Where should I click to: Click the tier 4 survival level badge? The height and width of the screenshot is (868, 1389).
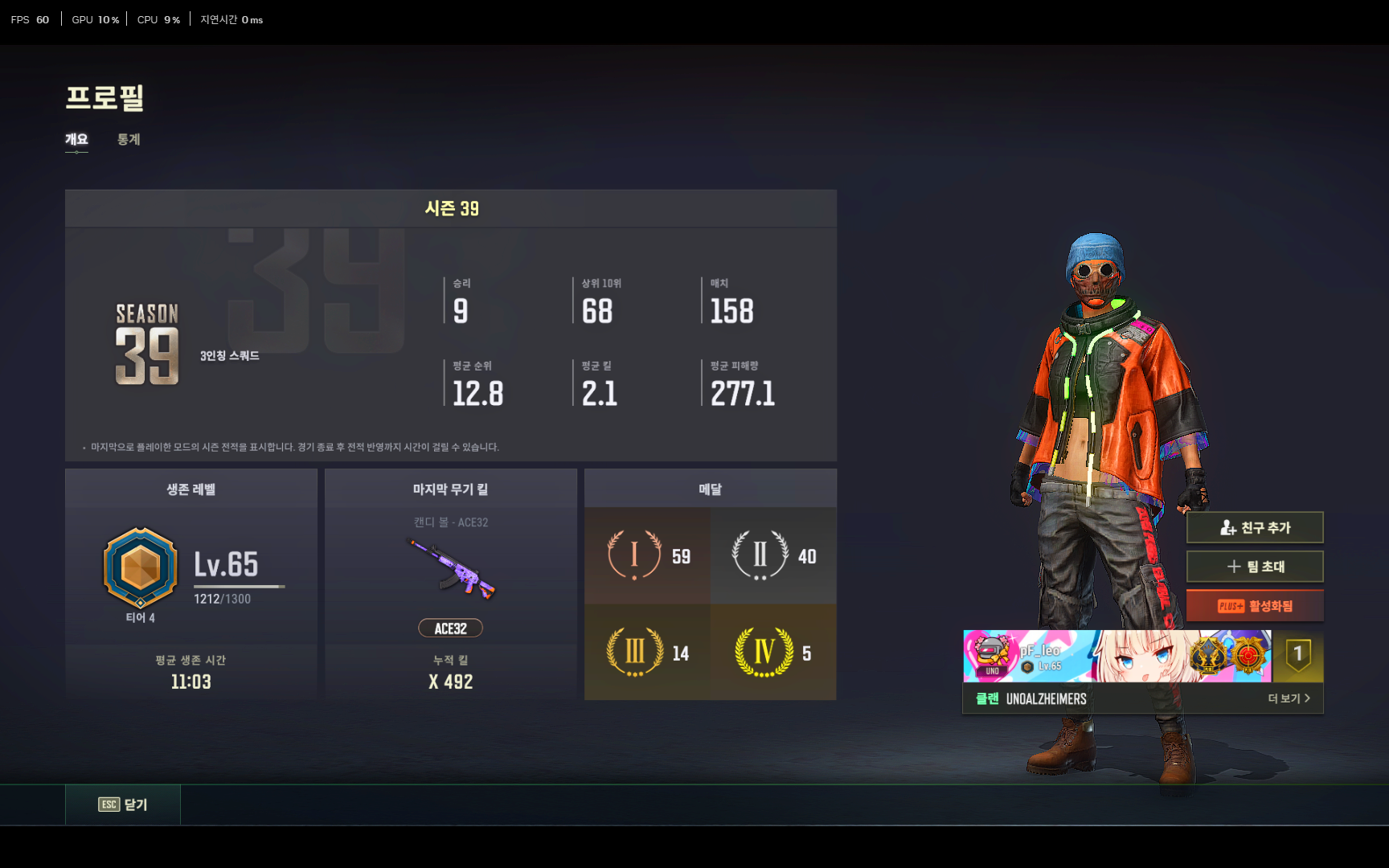[x=141, y=568]
